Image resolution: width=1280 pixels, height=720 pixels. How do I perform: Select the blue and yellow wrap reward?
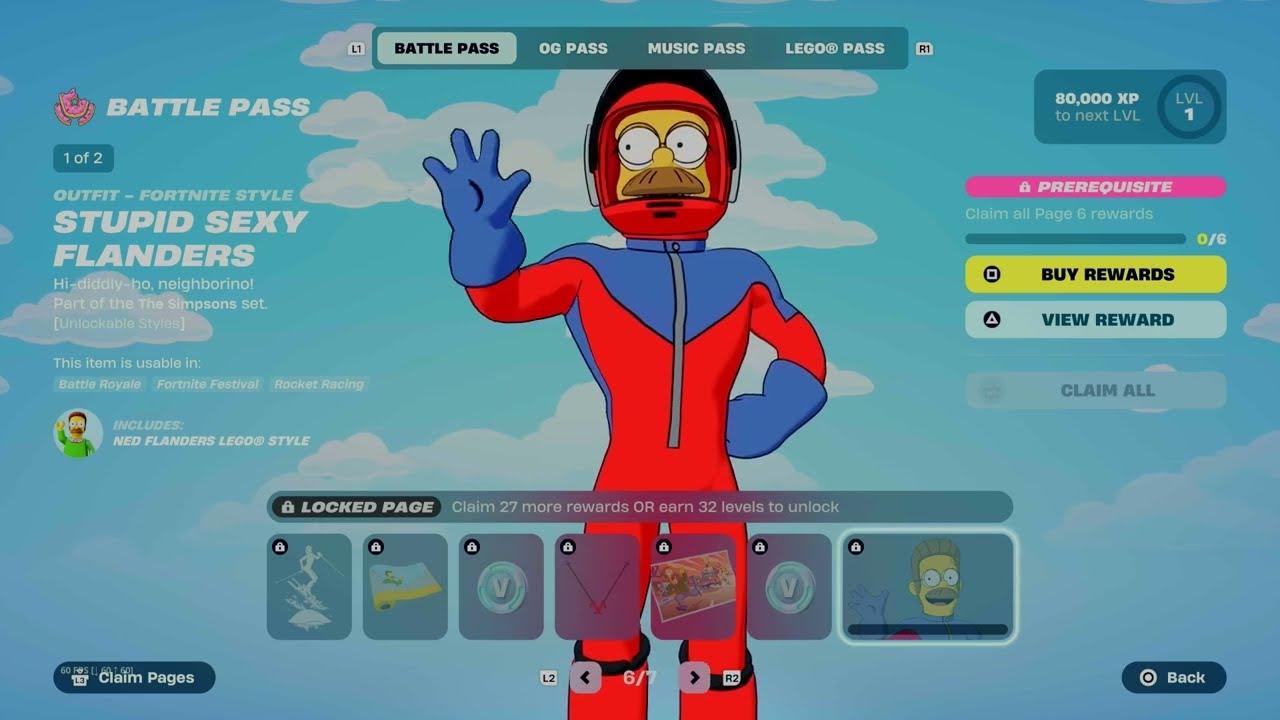pyautogui.click(x=405, y=586)
